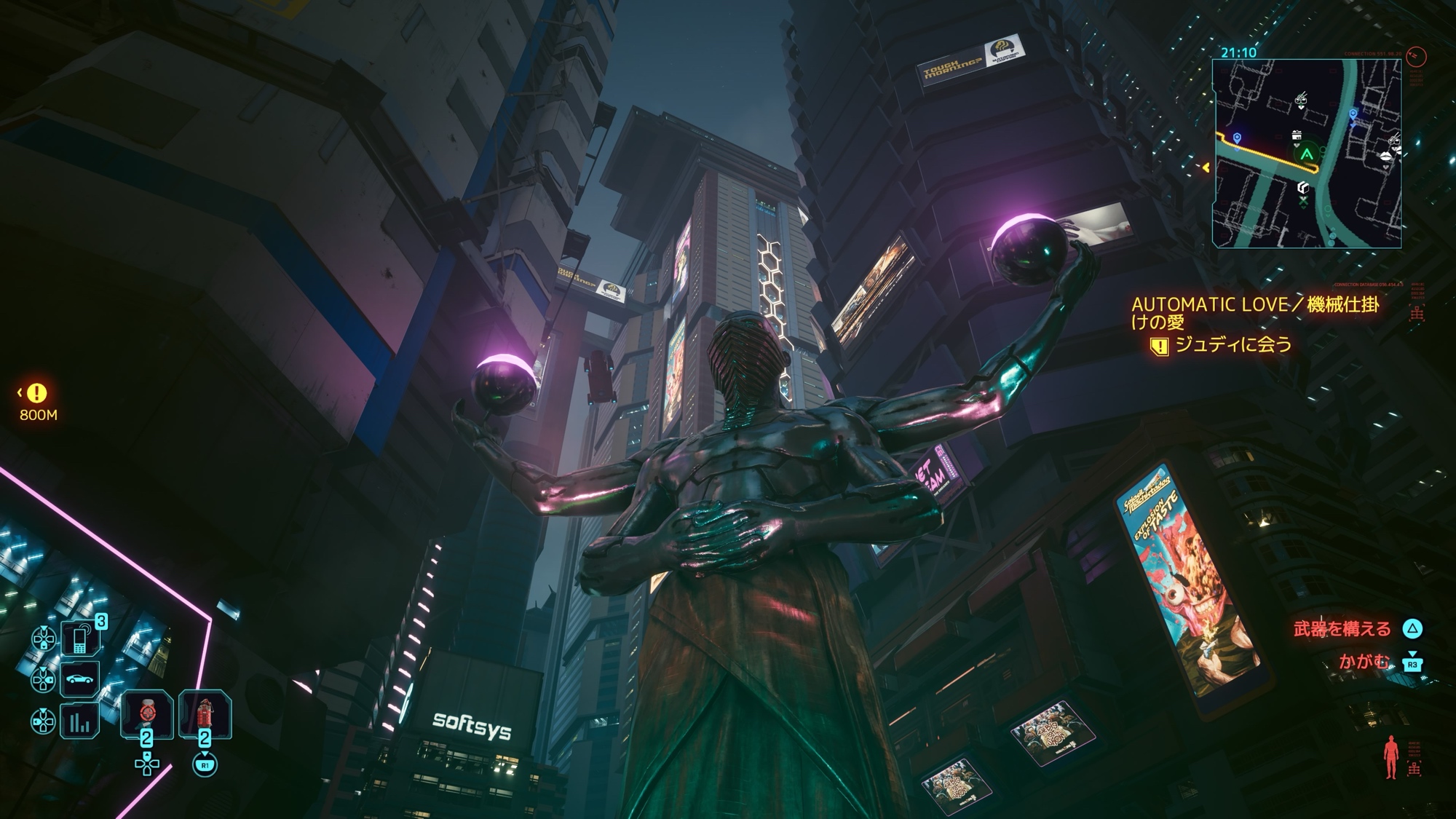Viewport: 1456px width, 819px height.
Task: Select the white cube marker on minimap
Action: [x=1303, y=188]
